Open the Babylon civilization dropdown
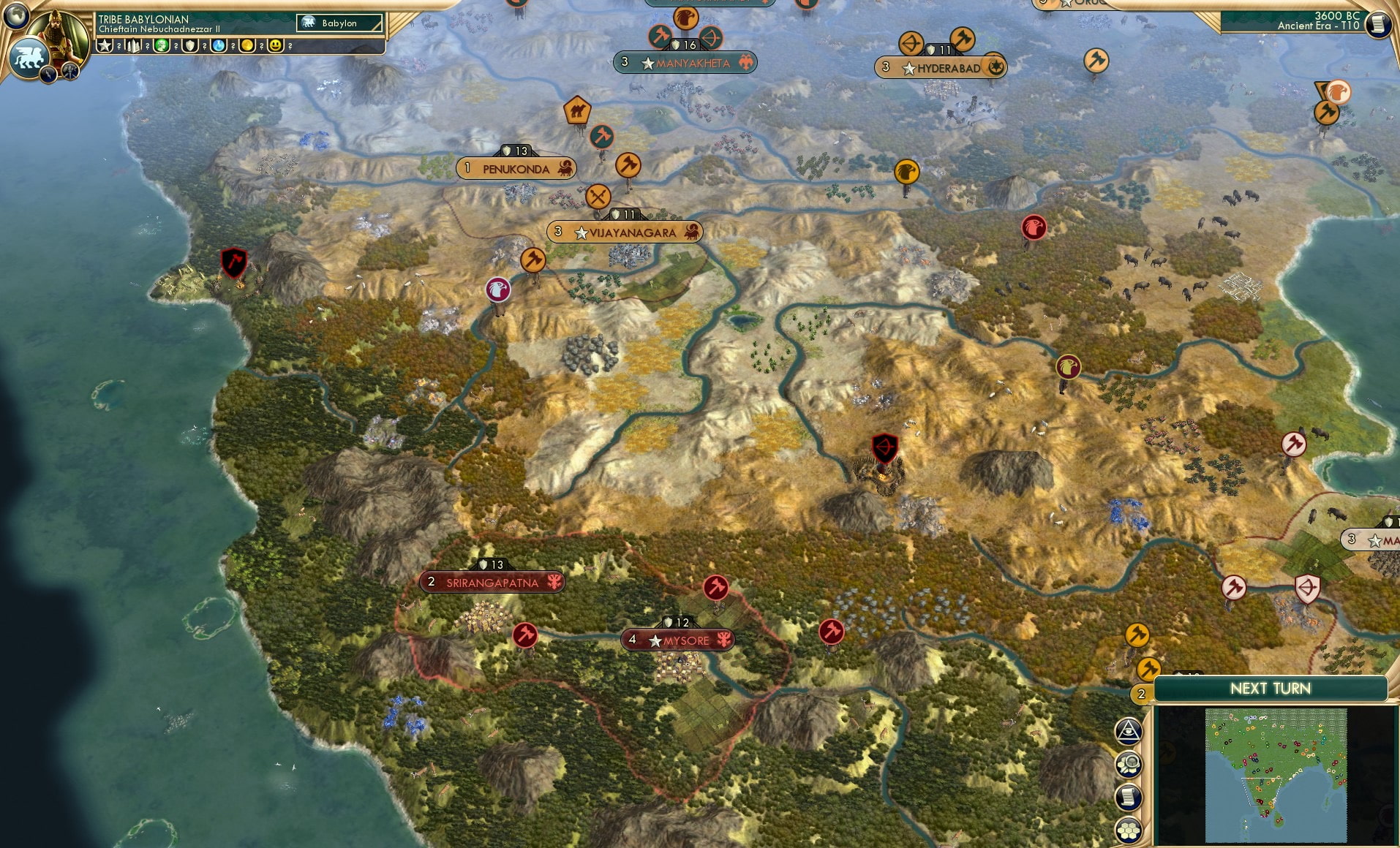This screenshot has width=1400, height=848. coord(339,23)
